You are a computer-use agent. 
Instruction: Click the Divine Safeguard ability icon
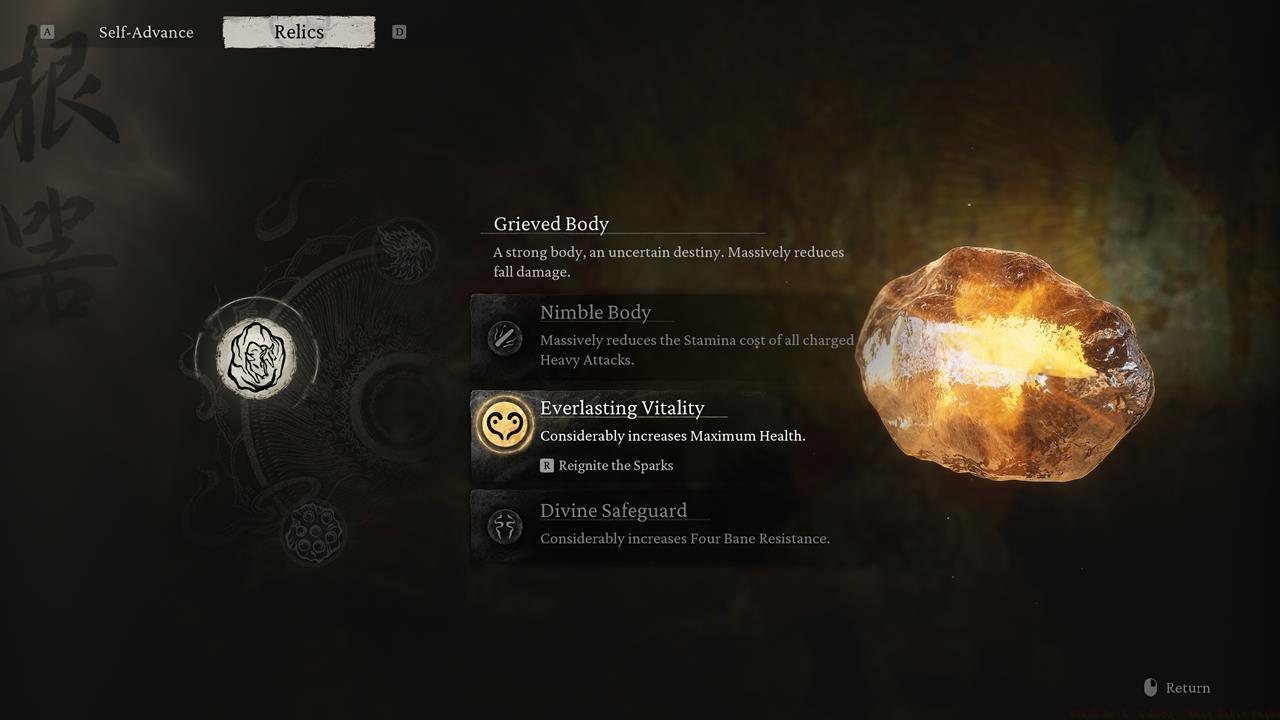tap(504, 526)
